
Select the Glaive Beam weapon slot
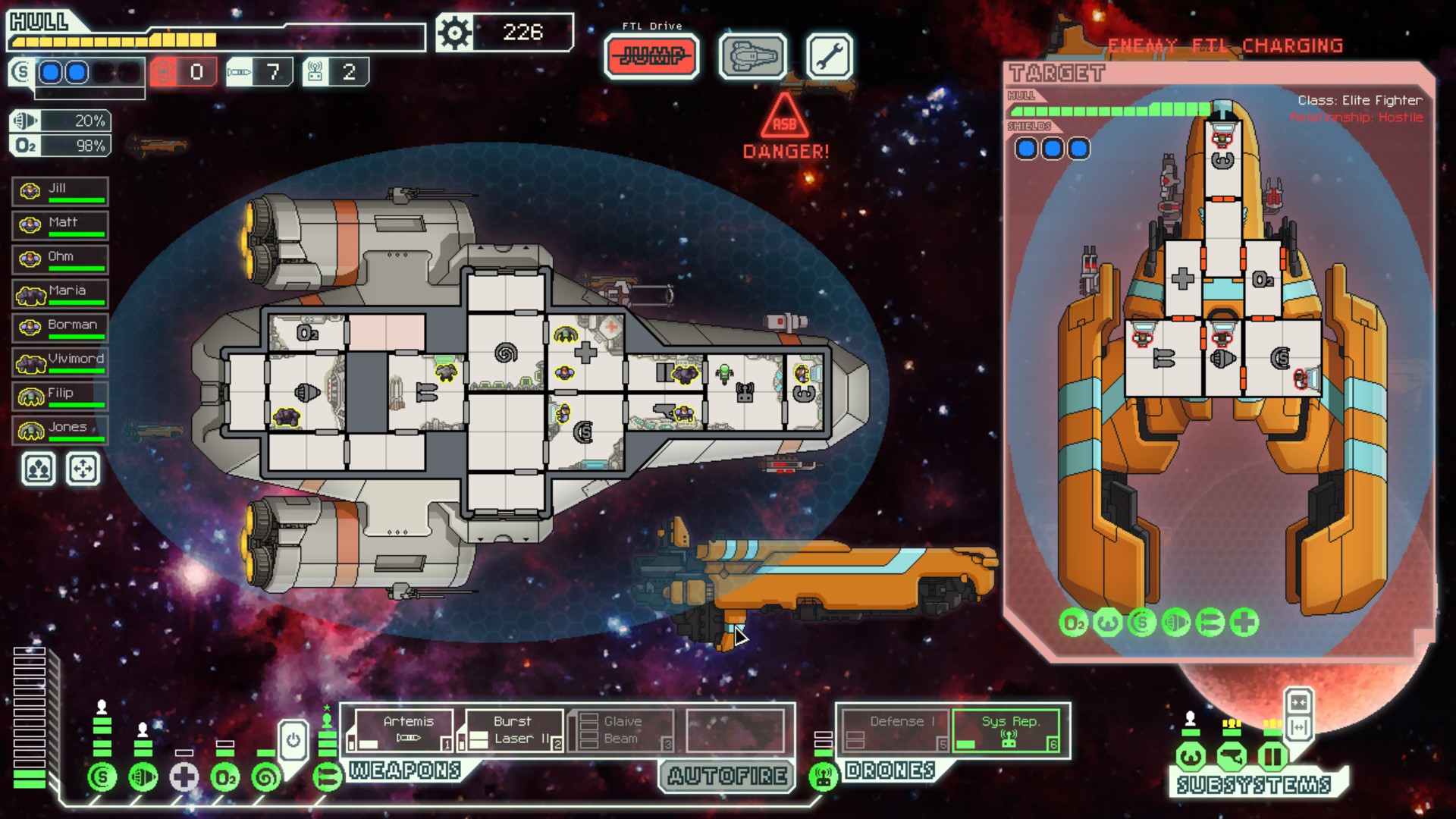623,730
